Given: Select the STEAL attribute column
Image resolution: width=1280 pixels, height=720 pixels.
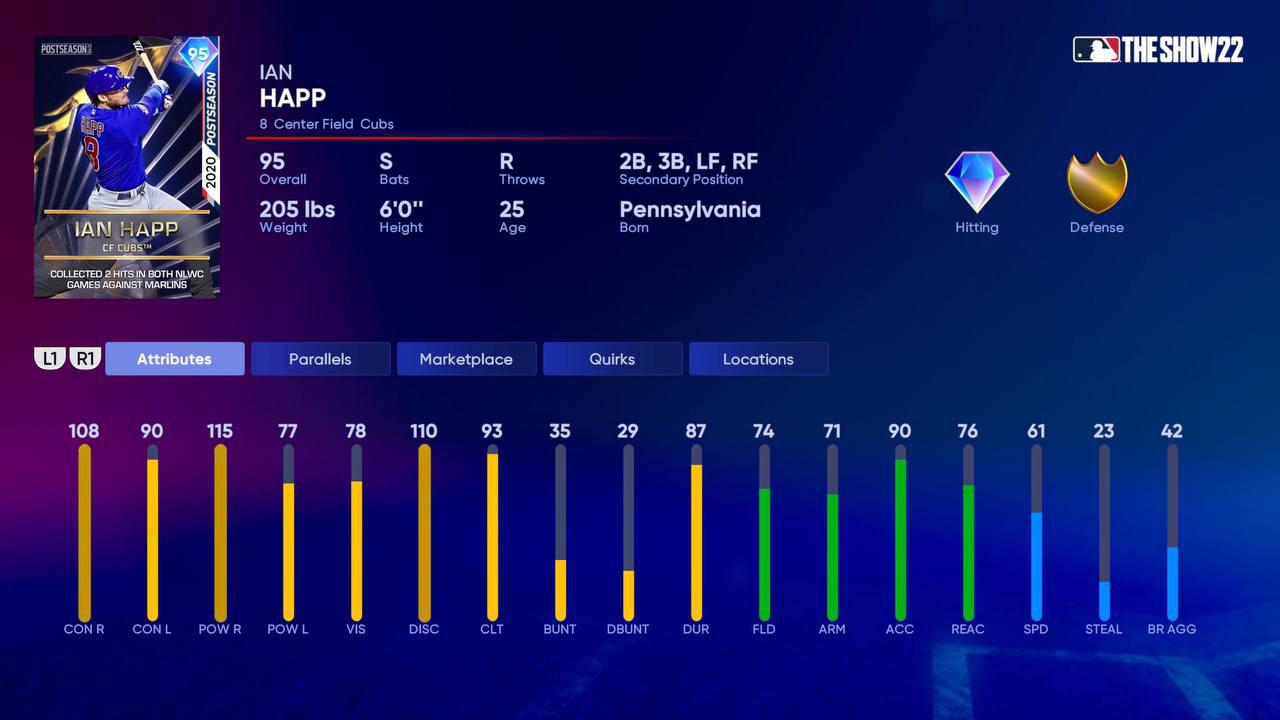Looking at the screenshot, I should (1104, 530).
